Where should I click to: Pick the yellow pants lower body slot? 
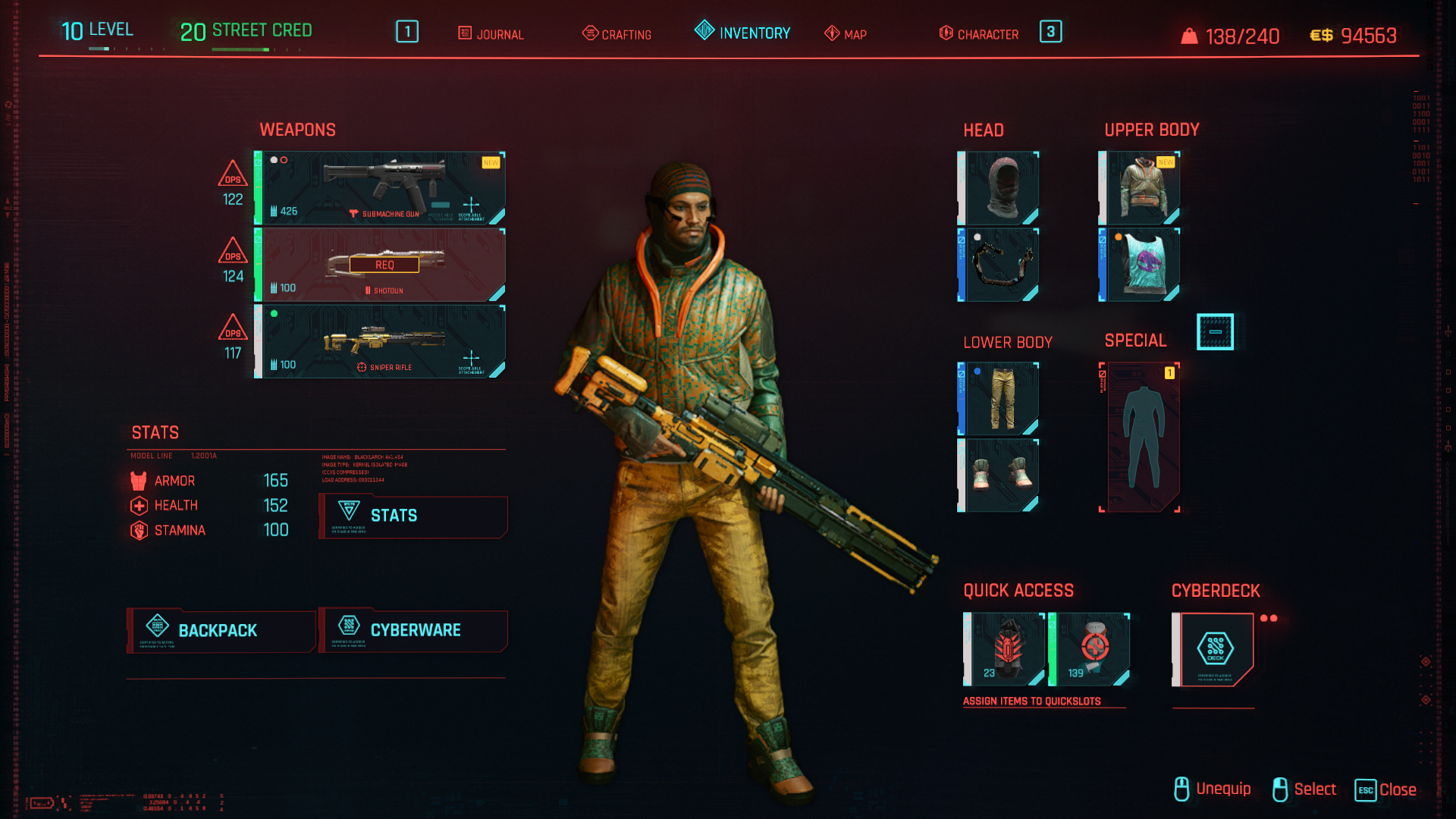[999, 399]
